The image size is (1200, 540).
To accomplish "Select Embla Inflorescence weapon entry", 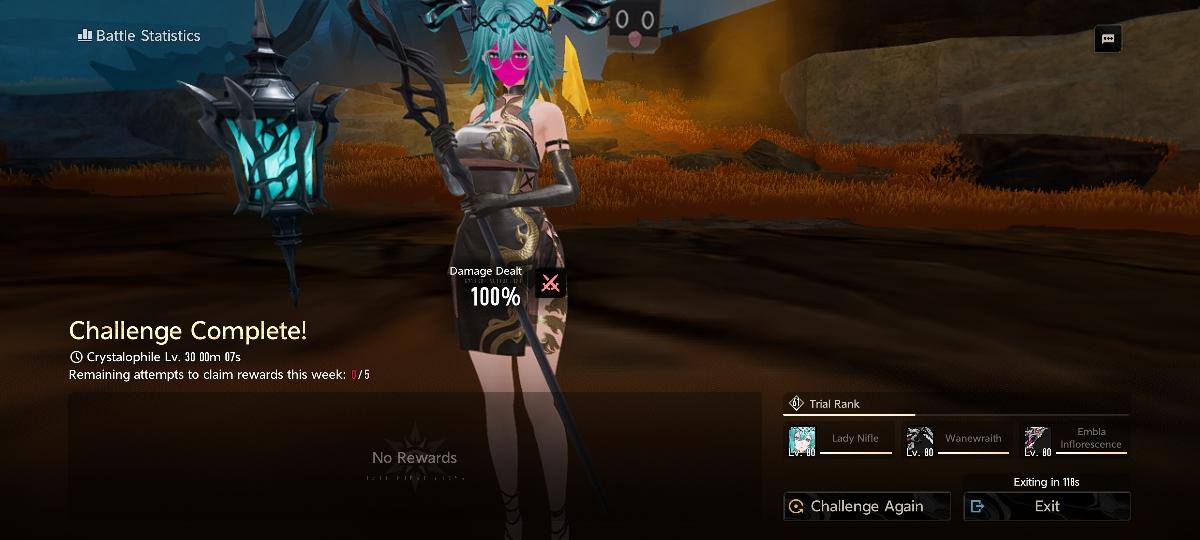I will point(1075,440).
